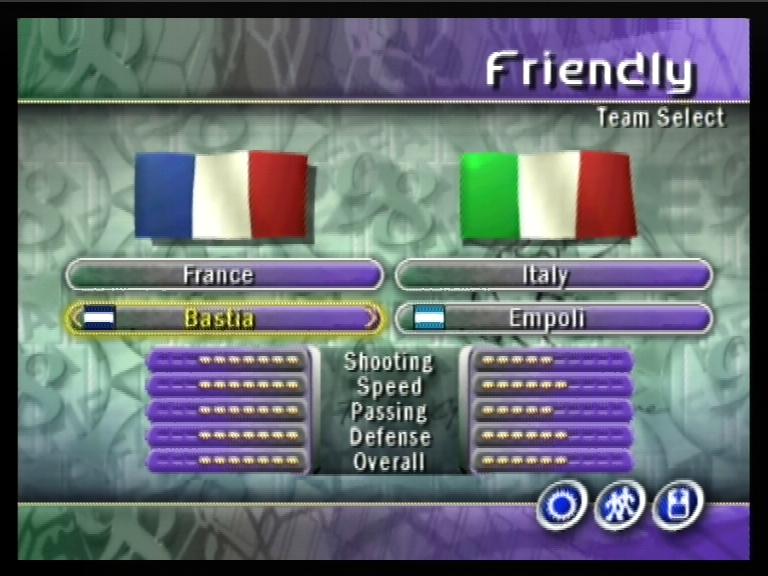This screenshot has width=768, height=576.
Task: Open the sun-shaped settings icon
Action: tap(561, 505)
